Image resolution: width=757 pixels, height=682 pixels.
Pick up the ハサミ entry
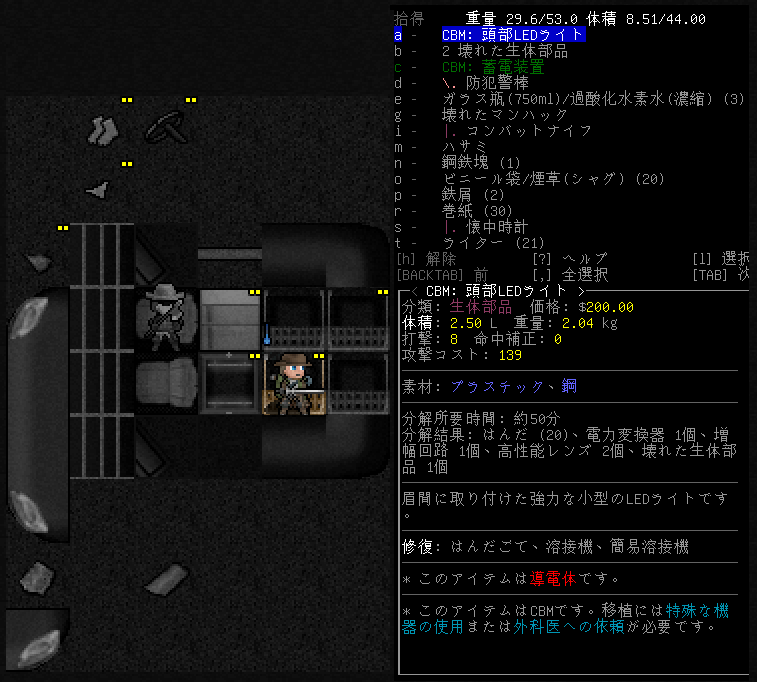pyautogui.click(x=464, y=147)
